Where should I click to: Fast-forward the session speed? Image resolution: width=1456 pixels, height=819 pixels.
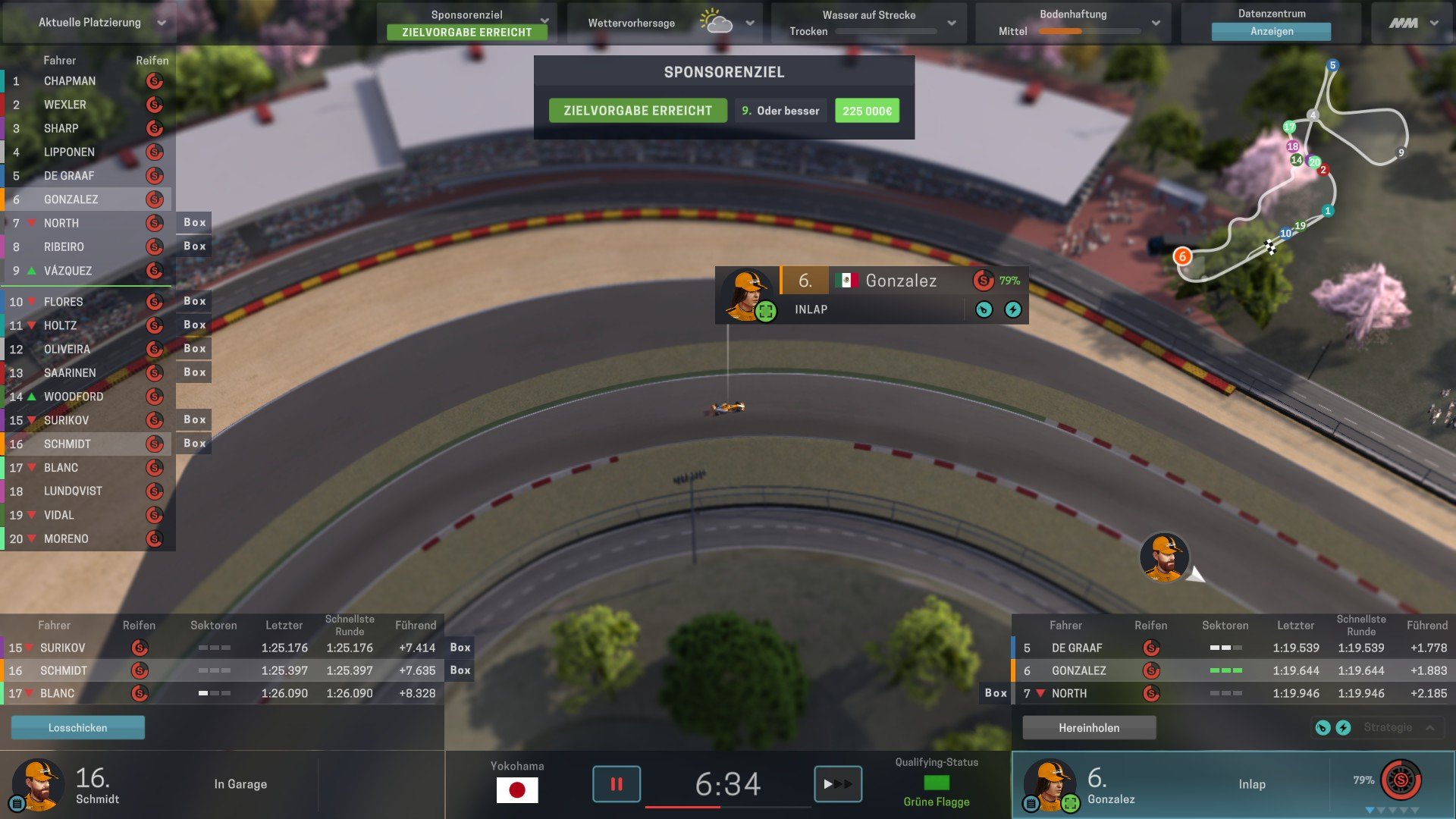click(x=838, y=784)
